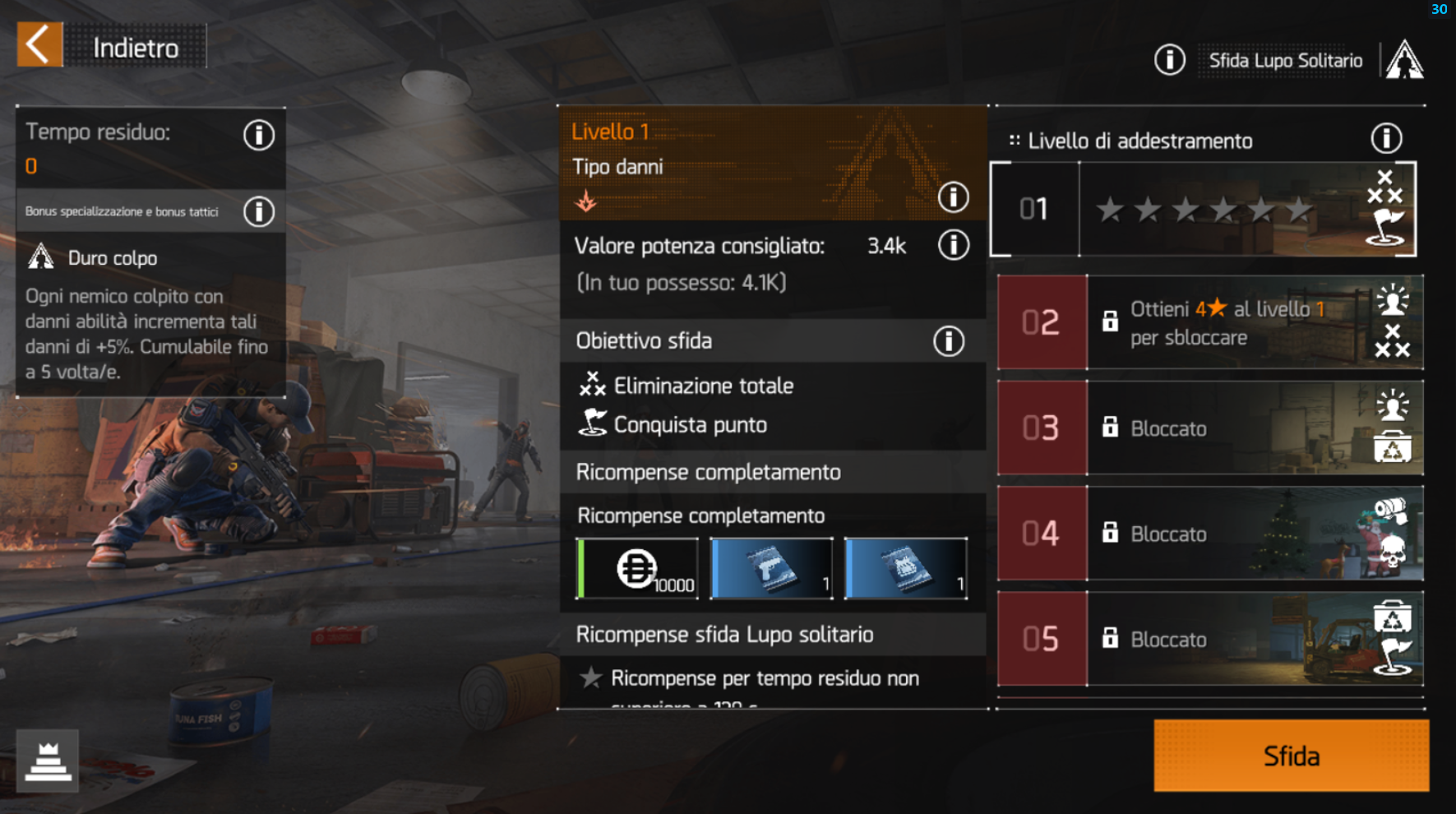This screenshot has width=1456, height=814.
Task: Select training level 01
Action: tap(1204, 210)
